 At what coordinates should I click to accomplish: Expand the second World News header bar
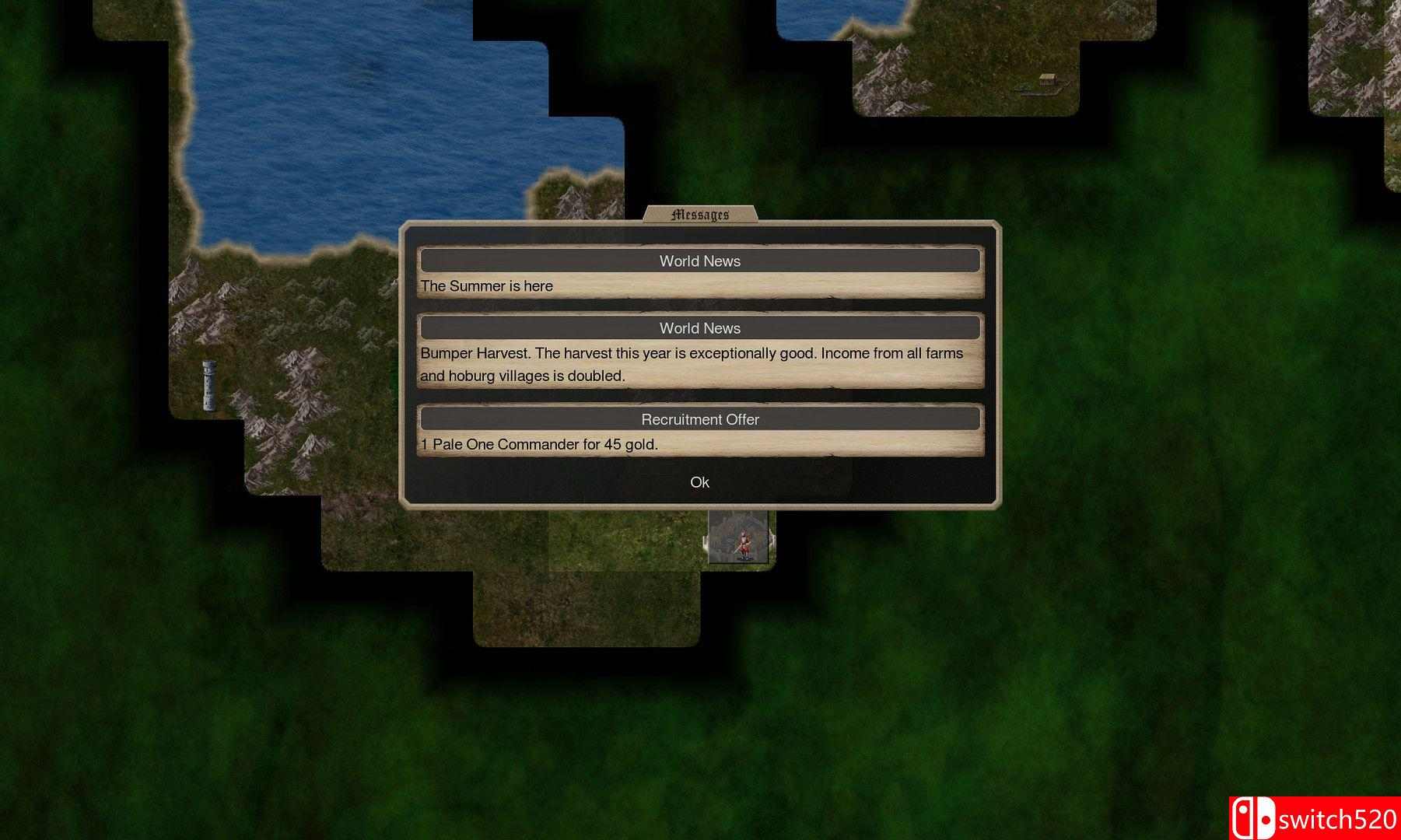699,327
